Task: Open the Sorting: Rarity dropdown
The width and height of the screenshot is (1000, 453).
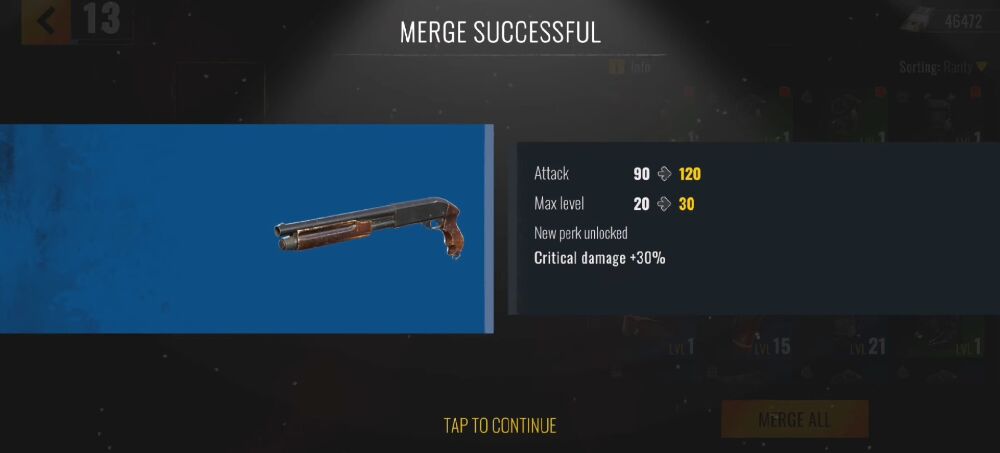Action: (x=942, y=67)
